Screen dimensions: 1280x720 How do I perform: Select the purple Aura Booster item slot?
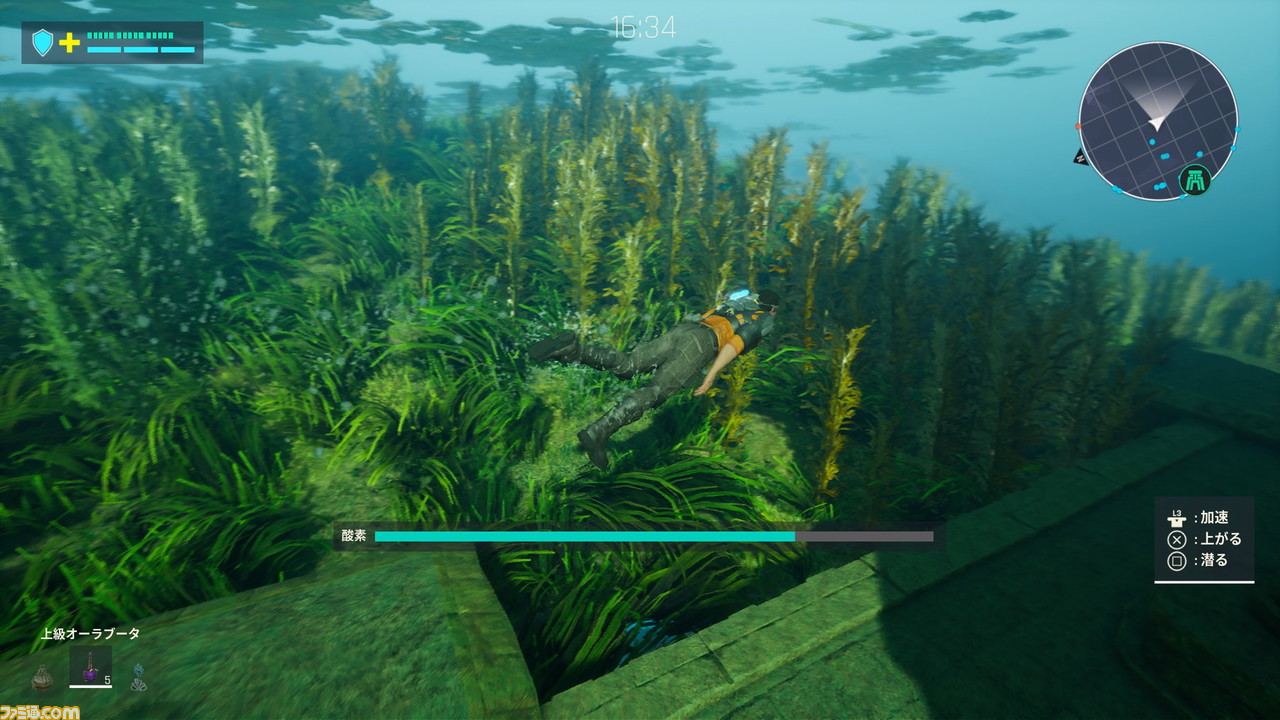coord(90,667)
